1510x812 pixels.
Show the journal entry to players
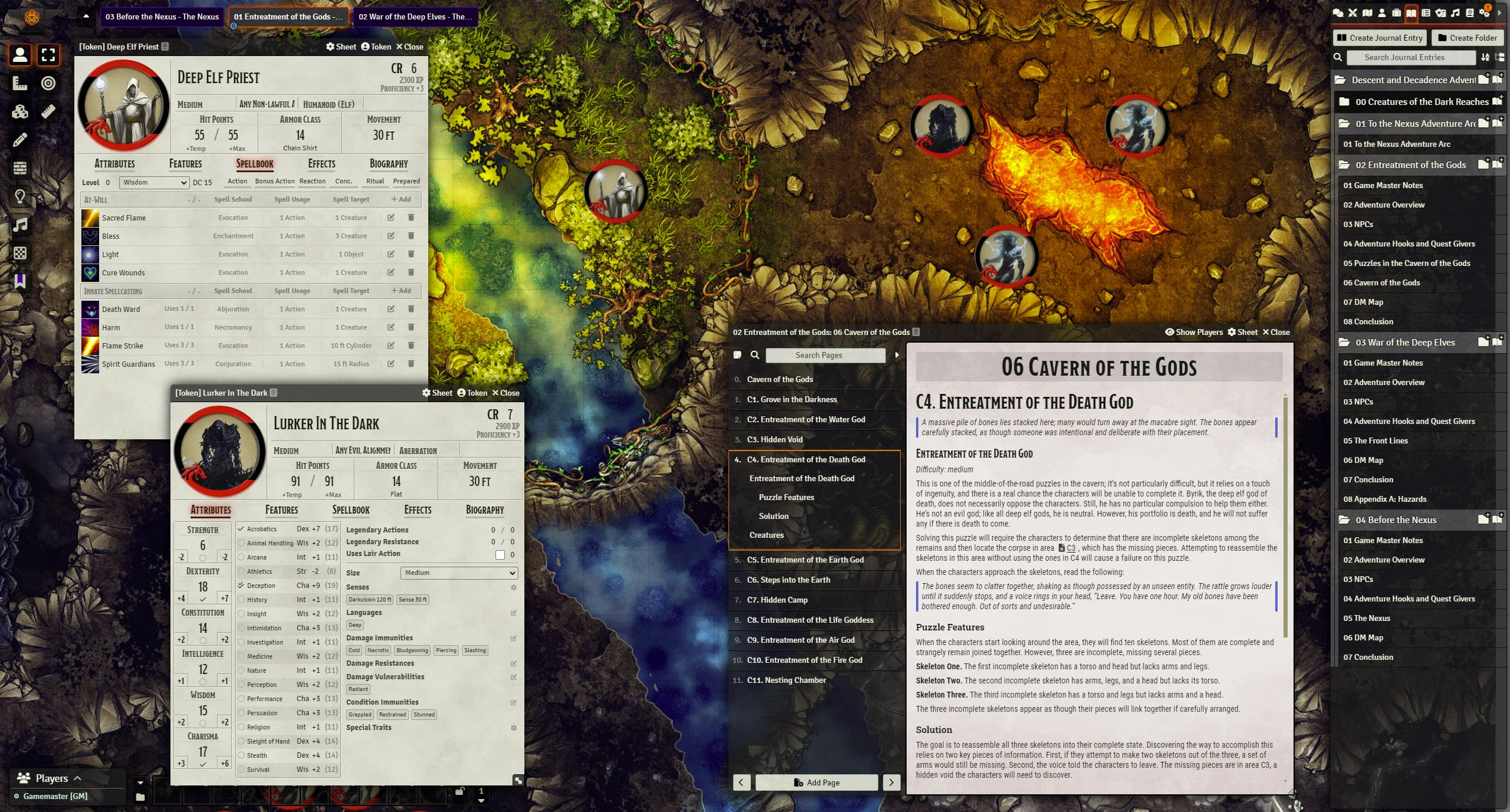(1193, 332)
